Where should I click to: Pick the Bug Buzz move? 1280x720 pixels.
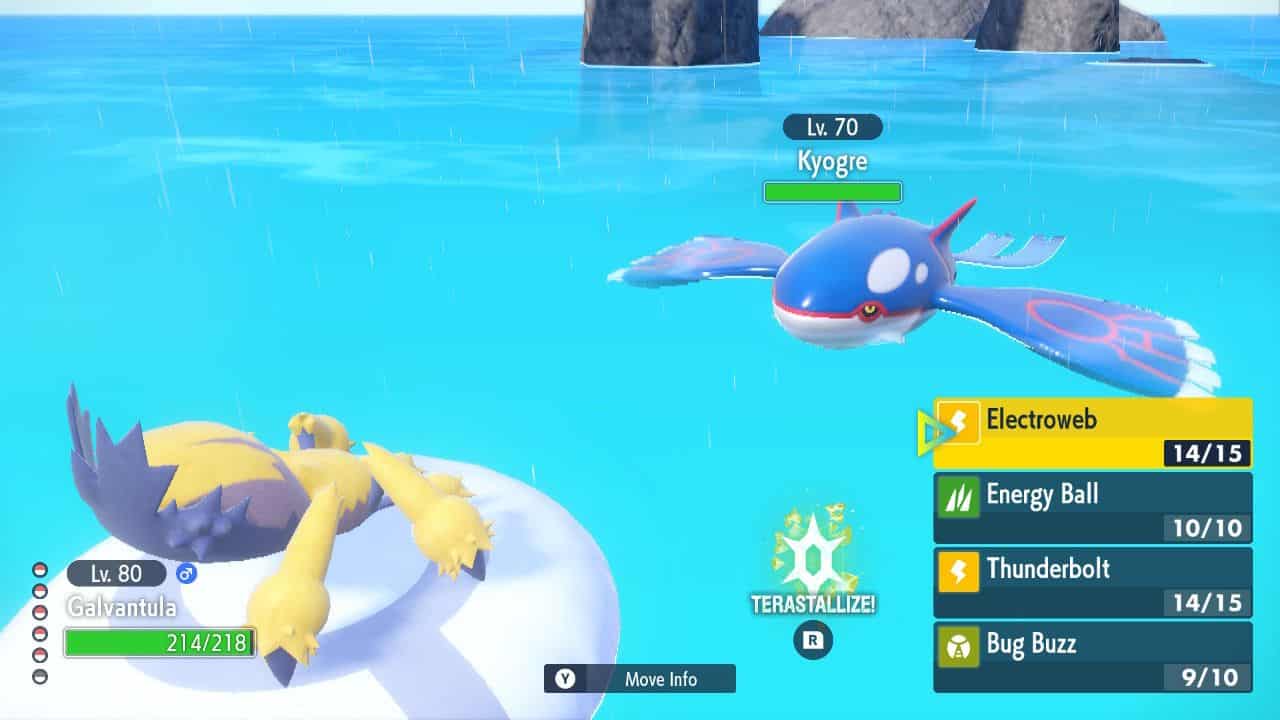tap(1092, 657)
